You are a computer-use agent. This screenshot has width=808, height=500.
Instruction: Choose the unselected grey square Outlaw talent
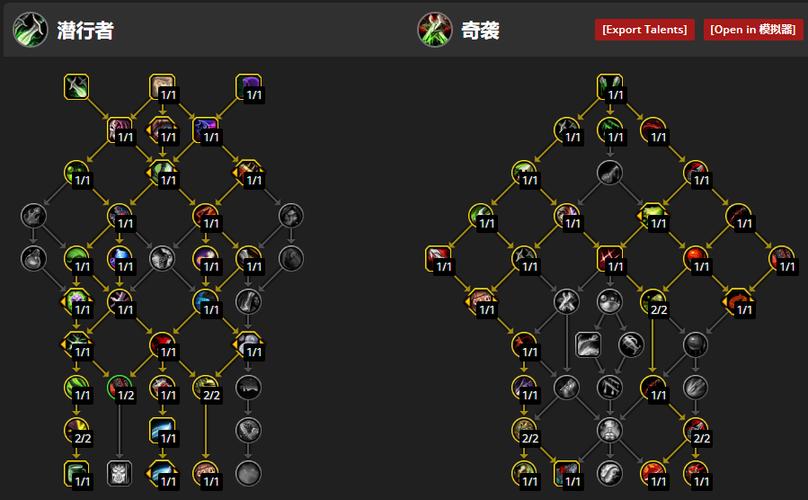(x=587, y=345)
